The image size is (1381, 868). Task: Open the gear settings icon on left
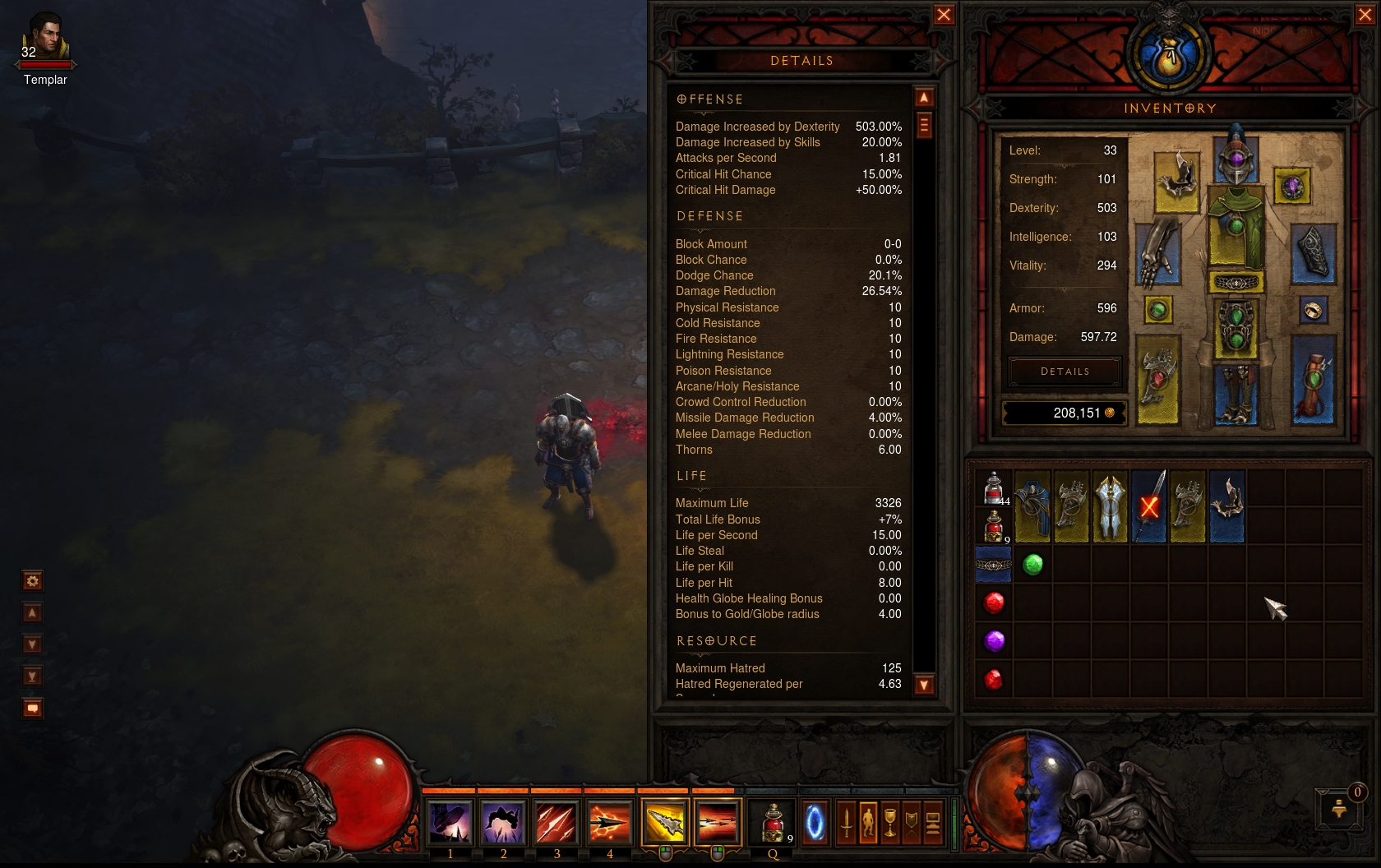[32, 582]
